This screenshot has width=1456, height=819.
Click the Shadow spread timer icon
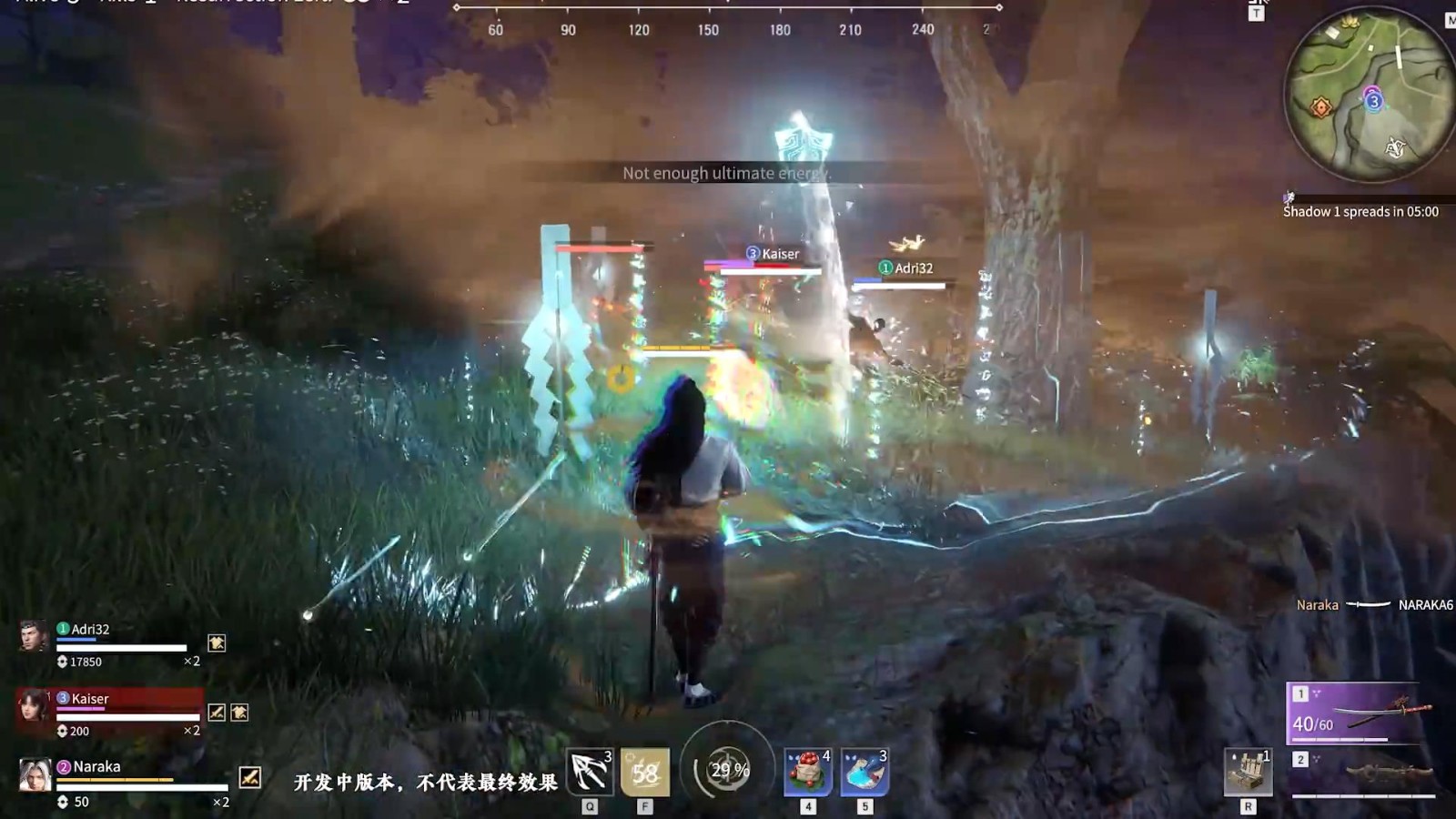coord(1289,198)
